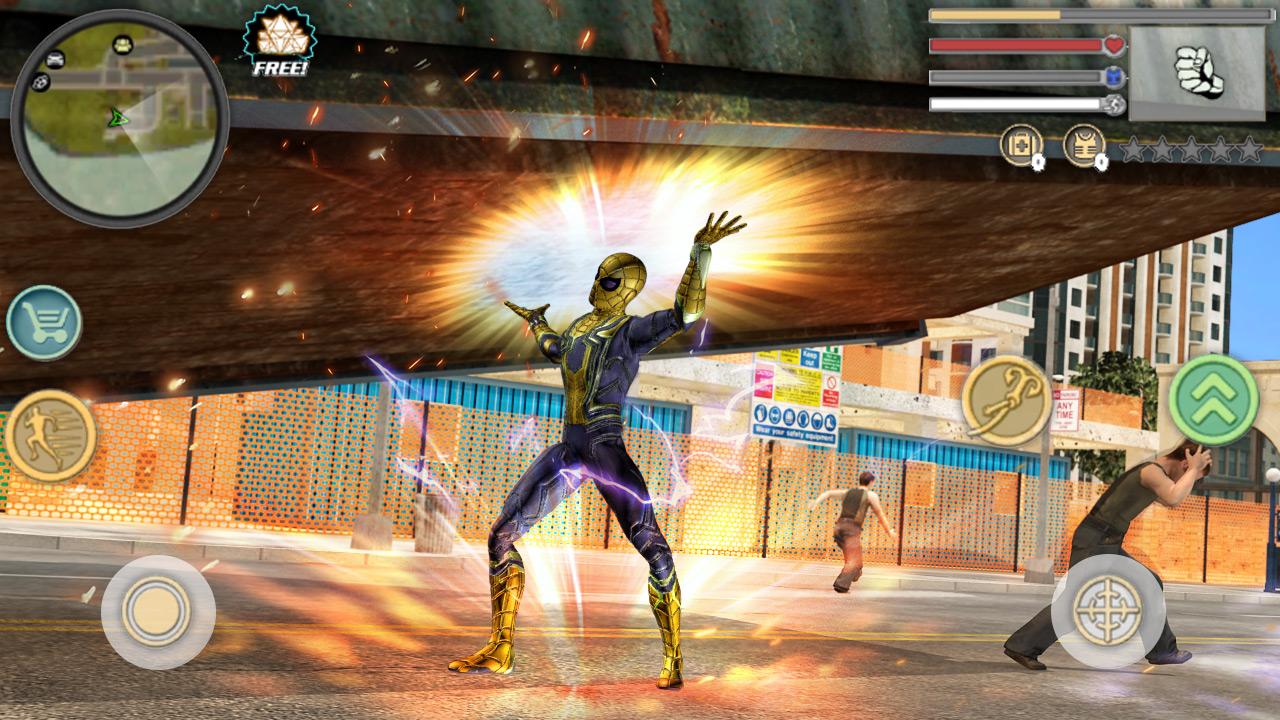Use the medkit health item
The height and width of the screenshot is (720, 1280).
pos(1021,146)
